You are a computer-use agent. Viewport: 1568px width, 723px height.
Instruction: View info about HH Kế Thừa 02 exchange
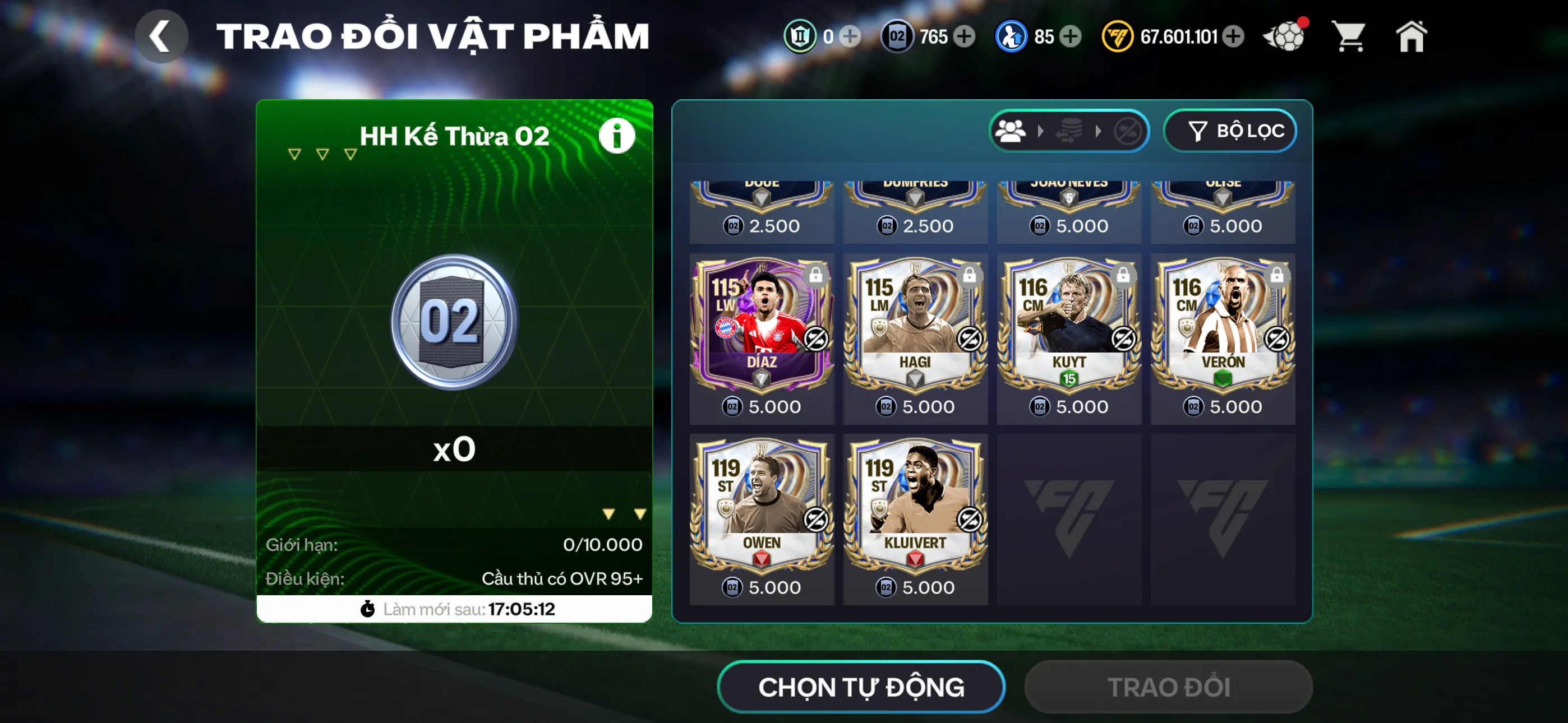[x=617, y=135]
